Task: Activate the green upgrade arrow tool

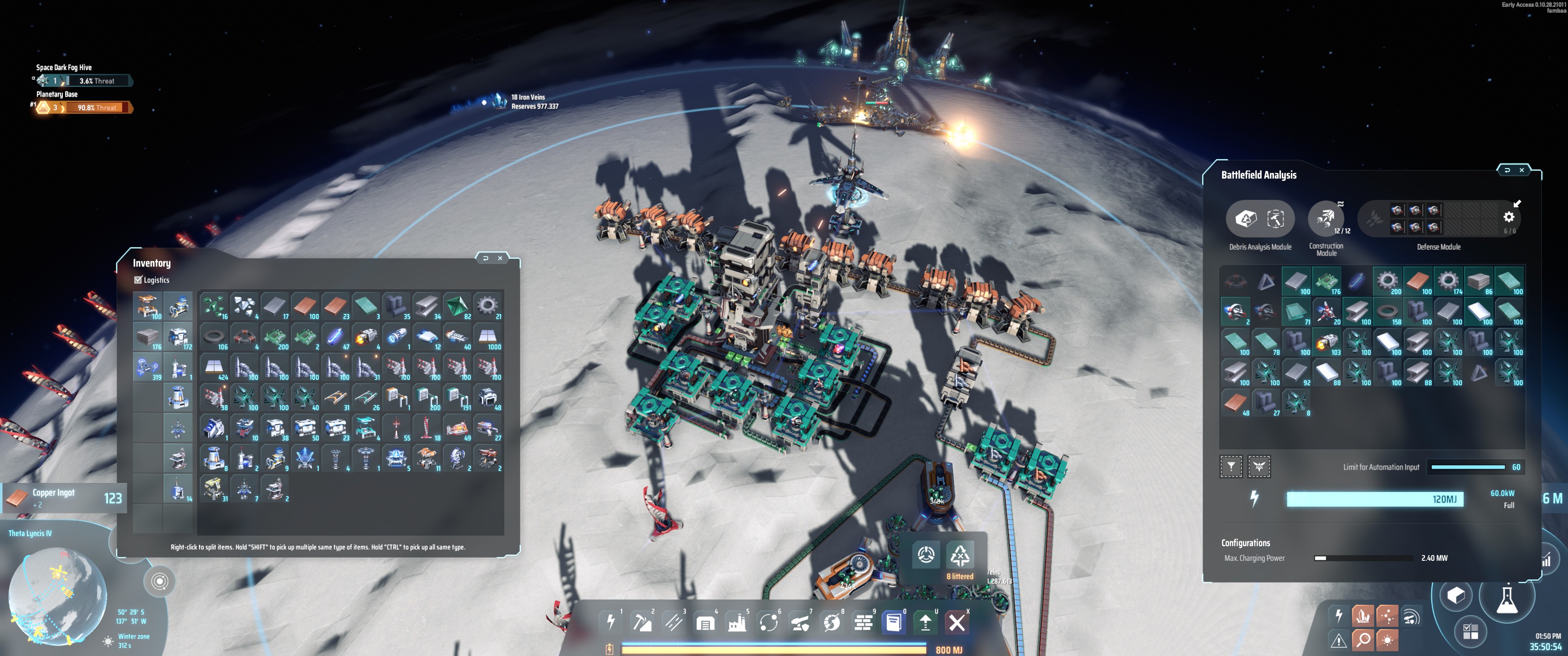Action: 925,622
